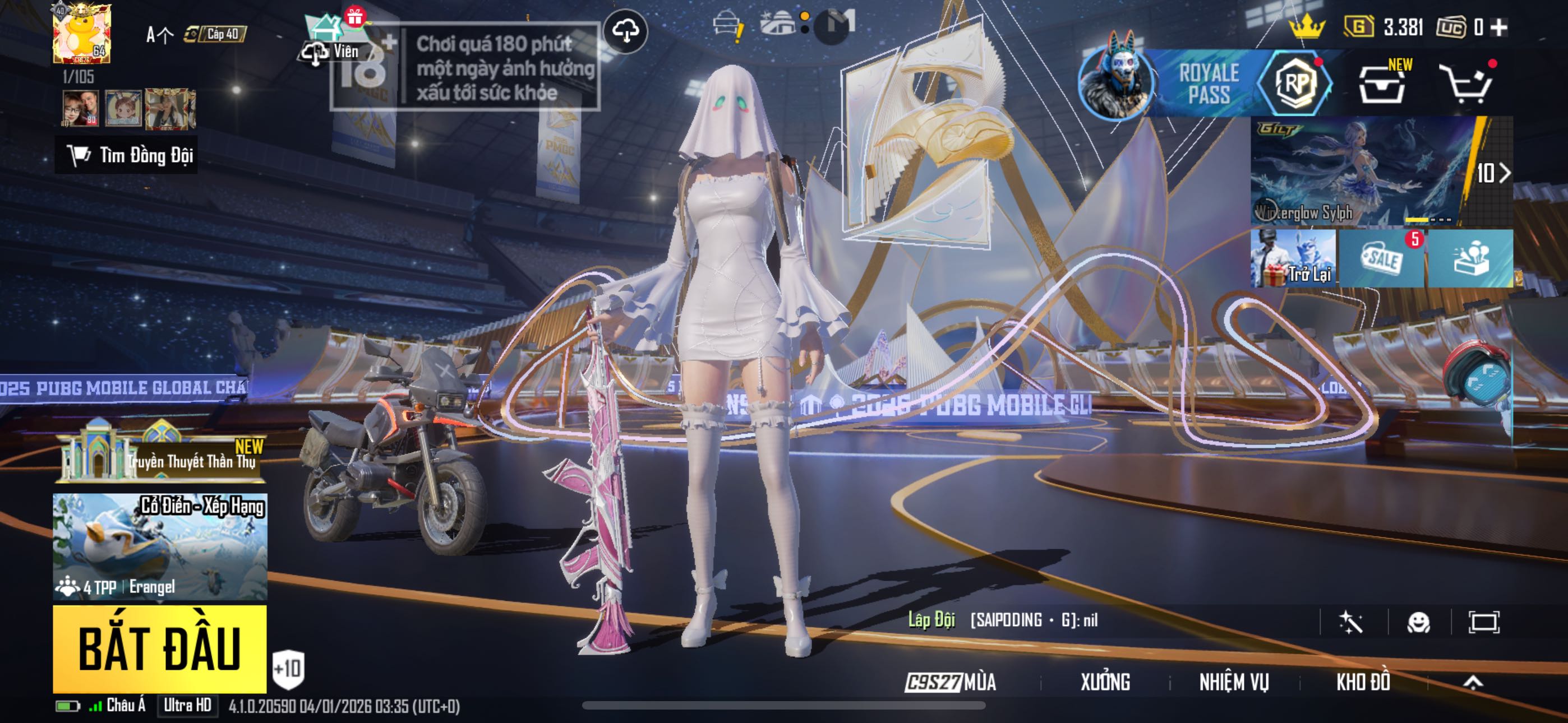Start the match with BẮT ĐẦU
Viewport: 1568px width, 723px height.
coord(159,648)
